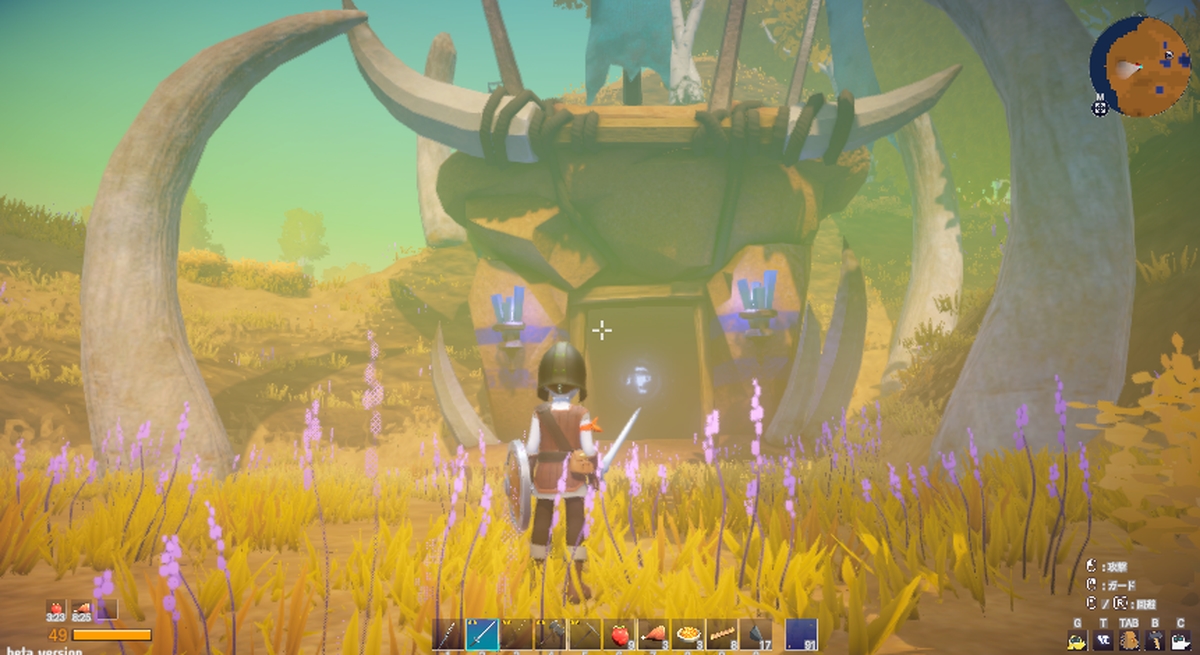1200x655 pixels.
Task: Select the highlighted sword hotbar slot
Action: point(481,634)
